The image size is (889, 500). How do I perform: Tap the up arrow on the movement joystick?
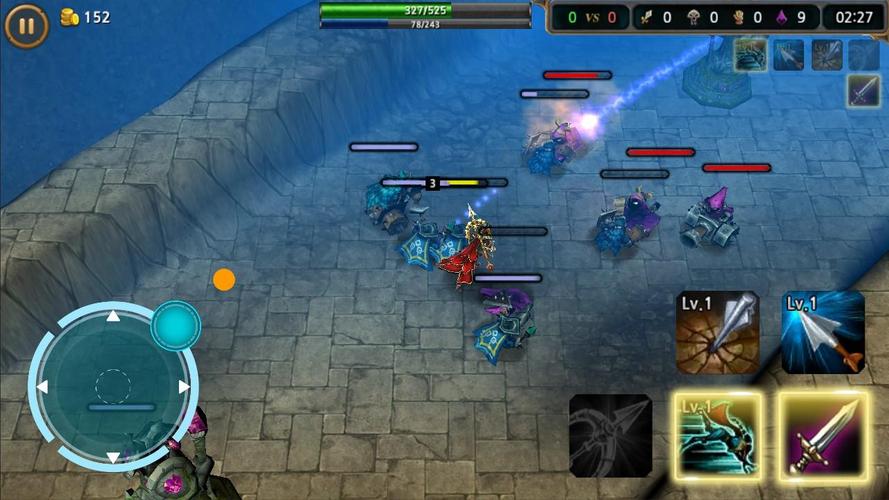pos(113,317)
